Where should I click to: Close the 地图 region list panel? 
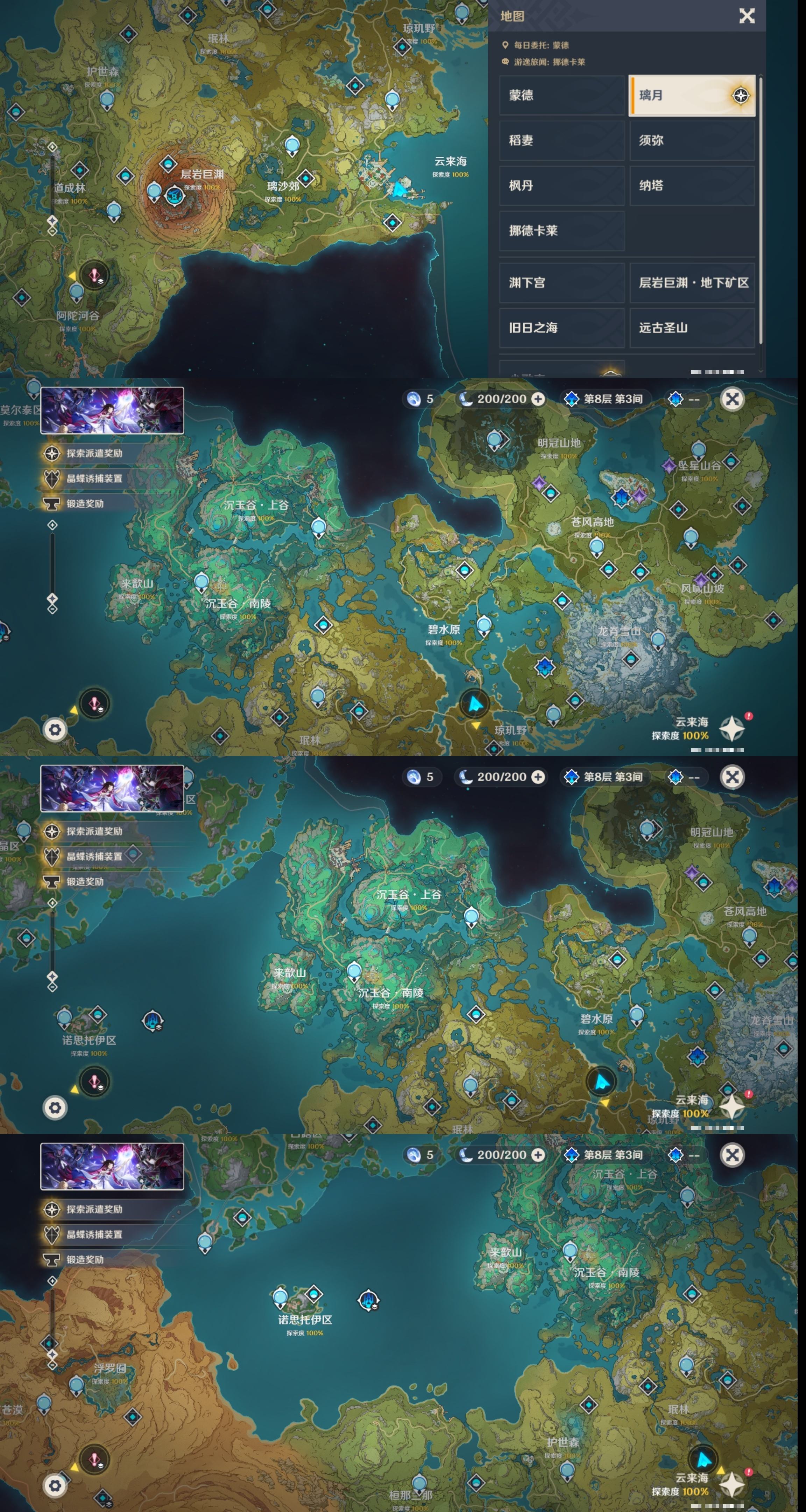(x=746, y=16)
